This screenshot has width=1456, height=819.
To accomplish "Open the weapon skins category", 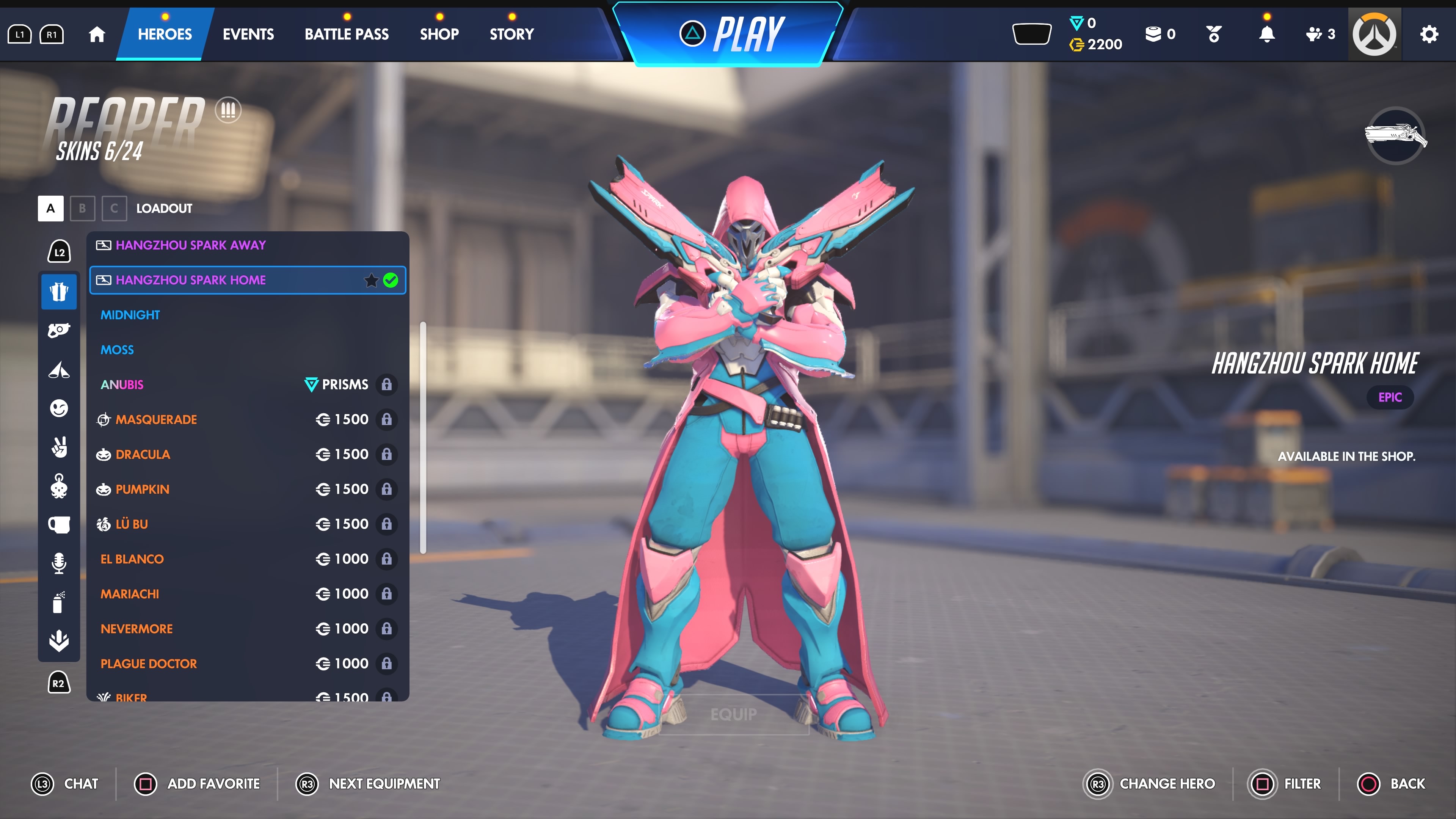I will click(x=59, y=330).
